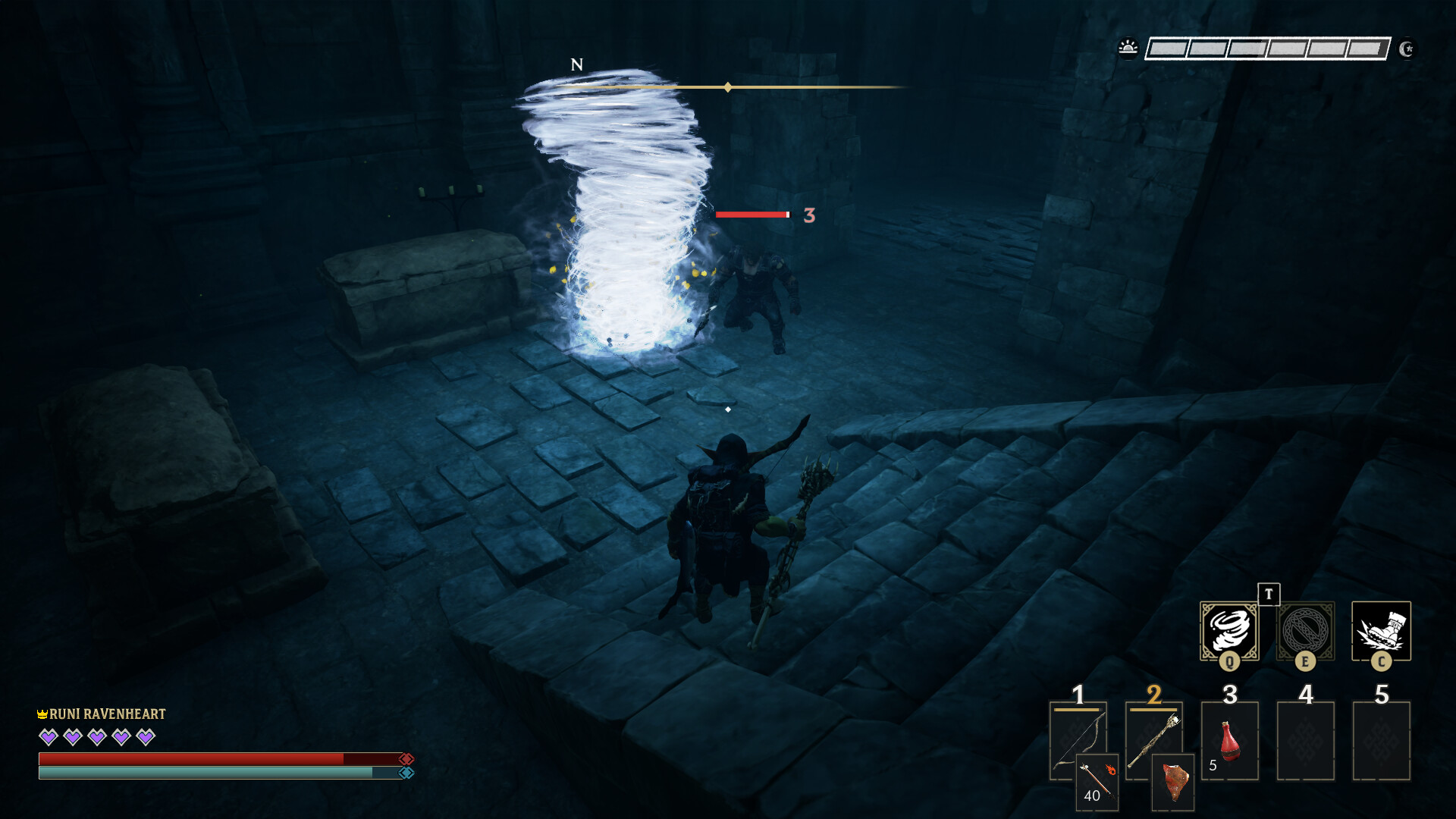Click the enemy health bar labeled 3
The width and height of the screenshot is (1456, 819).
[752, 215]
